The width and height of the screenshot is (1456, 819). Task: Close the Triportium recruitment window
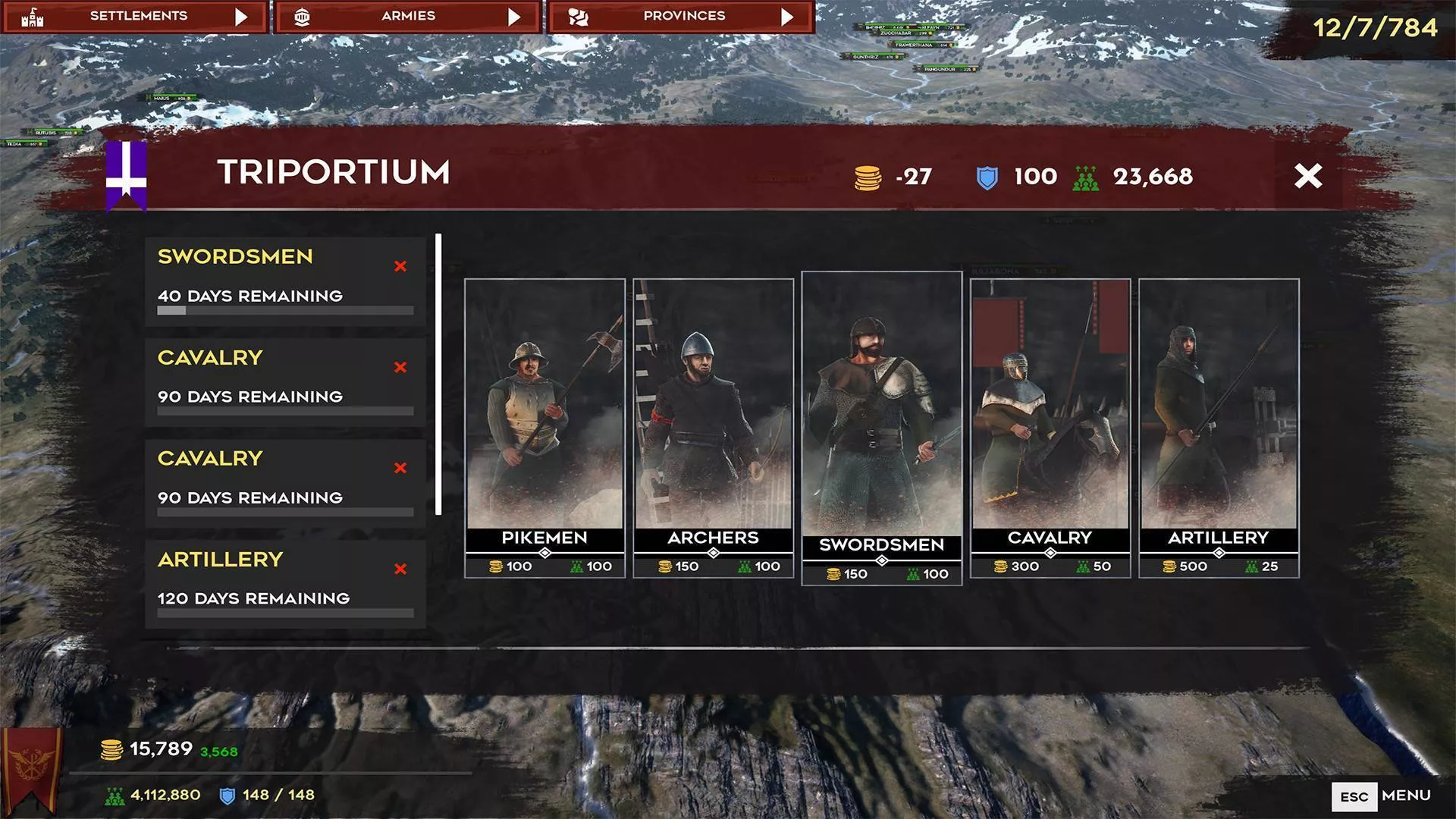click(x=1308, y=176)
